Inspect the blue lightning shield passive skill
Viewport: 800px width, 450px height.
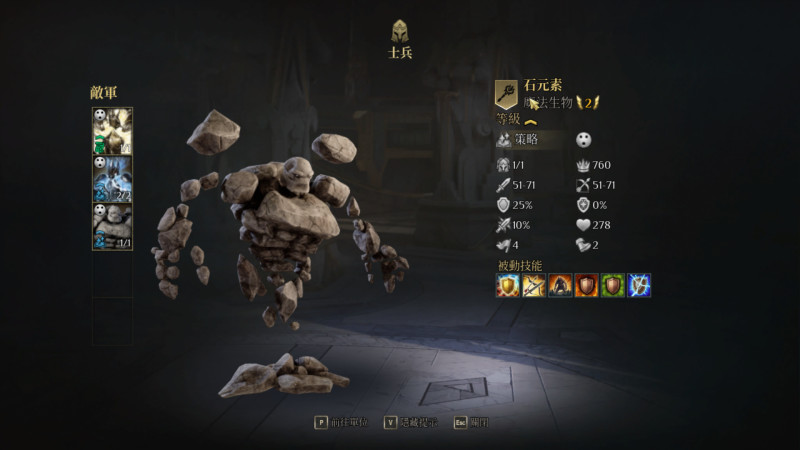pyautogui.click(x=638, y=285)
